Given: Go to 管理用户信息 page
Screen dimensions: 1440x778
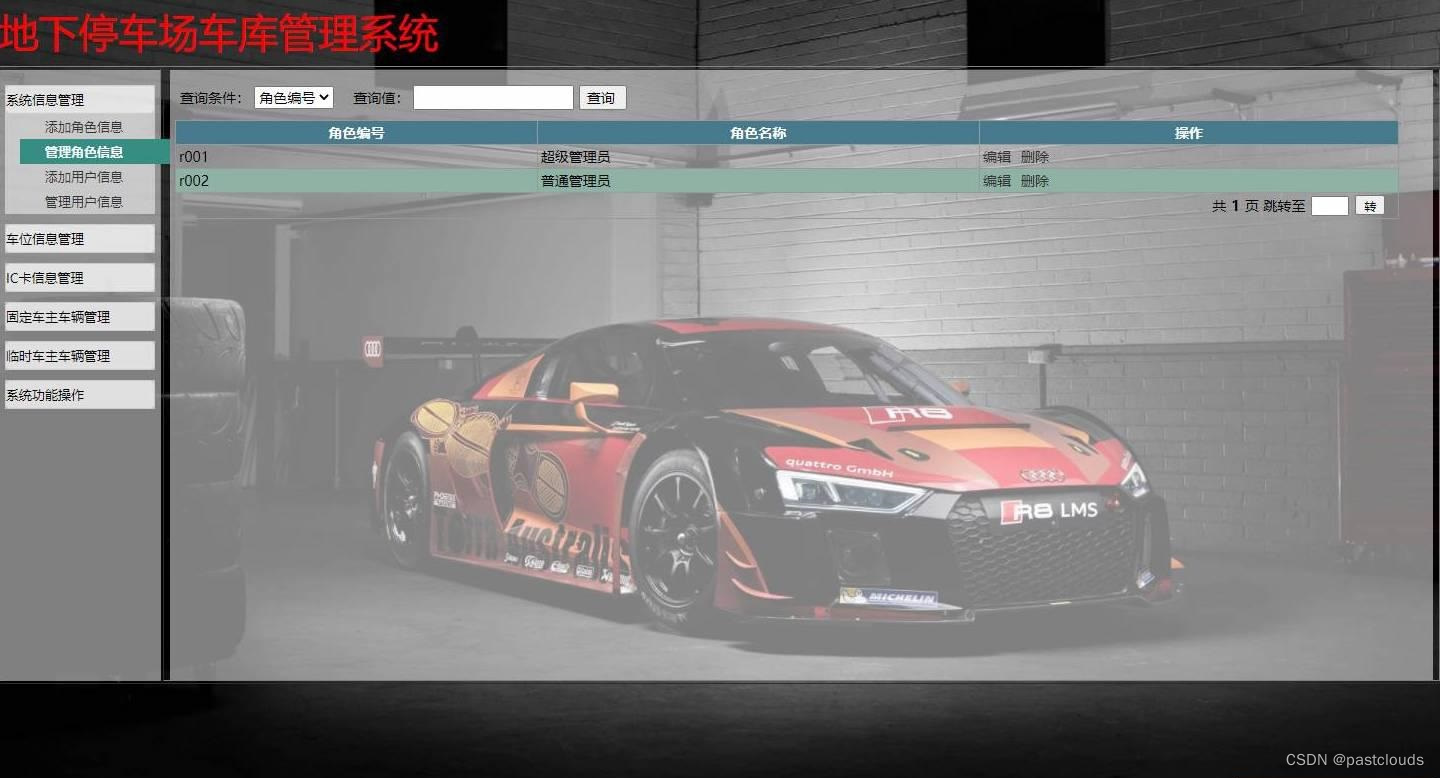Looking at the screenshot, I should (x=84, y=202).
